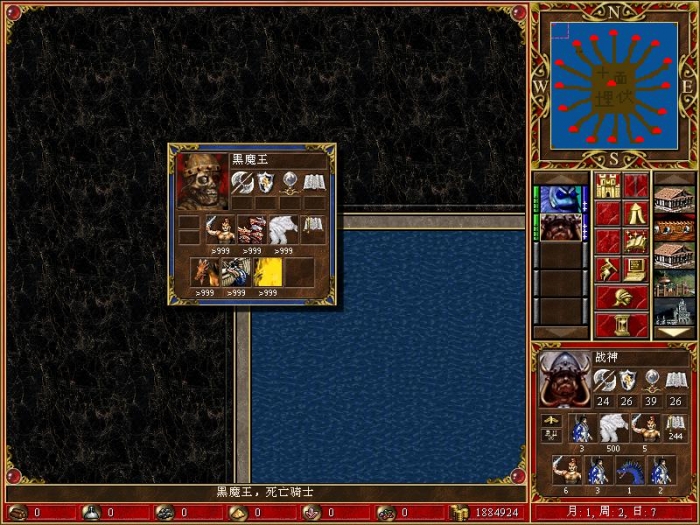The image size is (700, 525).
Task: Select the white furry creature stack of 500
Action: [x=612, y=429]
